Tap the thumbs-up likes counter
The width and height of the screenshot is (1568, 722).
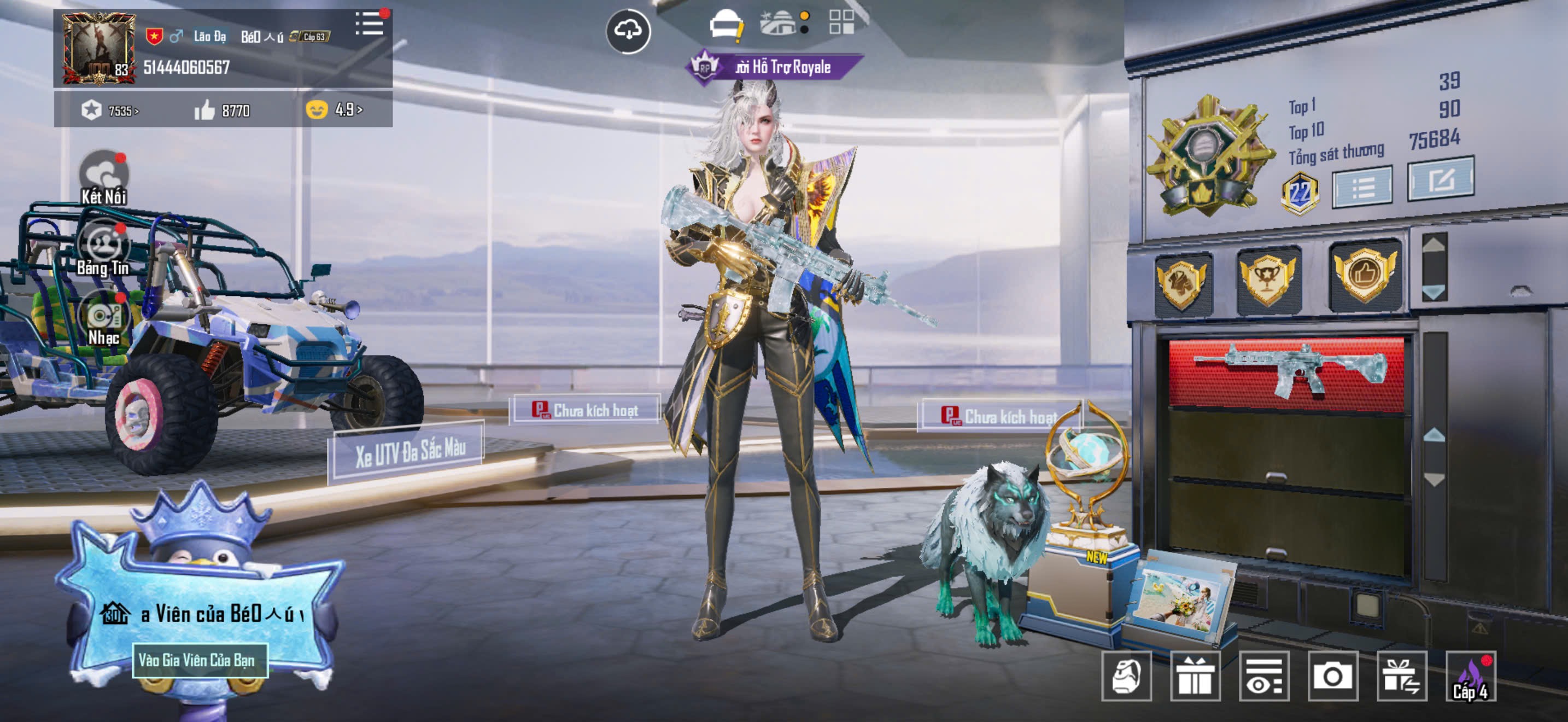pos(221,111)
